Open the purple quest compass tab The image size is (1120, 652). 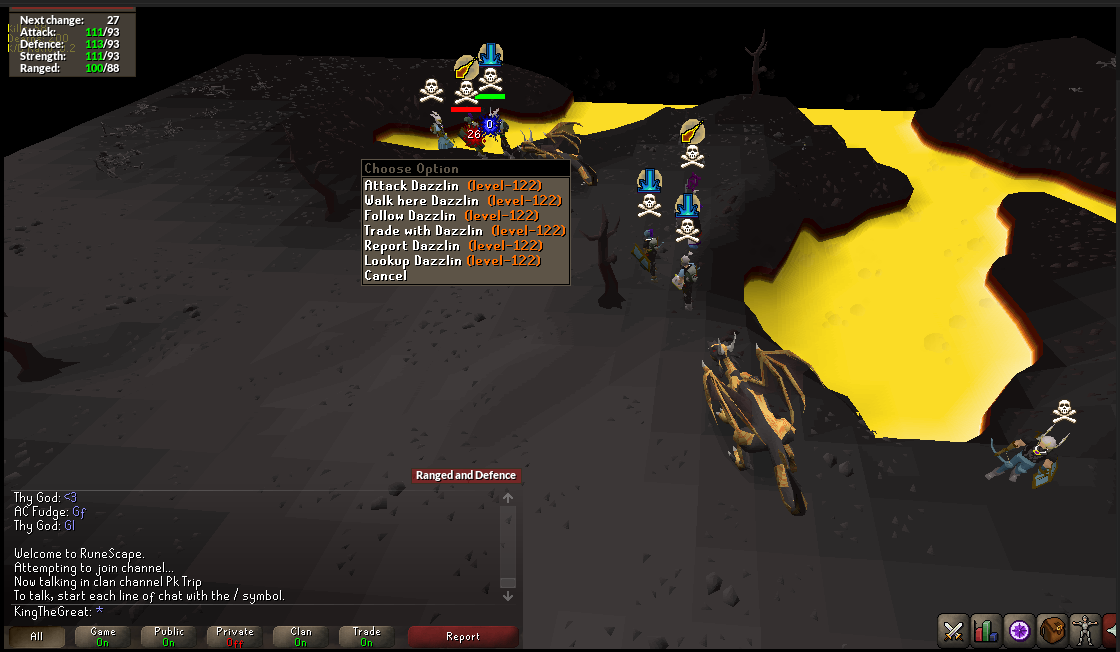pyautogui.click(x=1019, y=631)
